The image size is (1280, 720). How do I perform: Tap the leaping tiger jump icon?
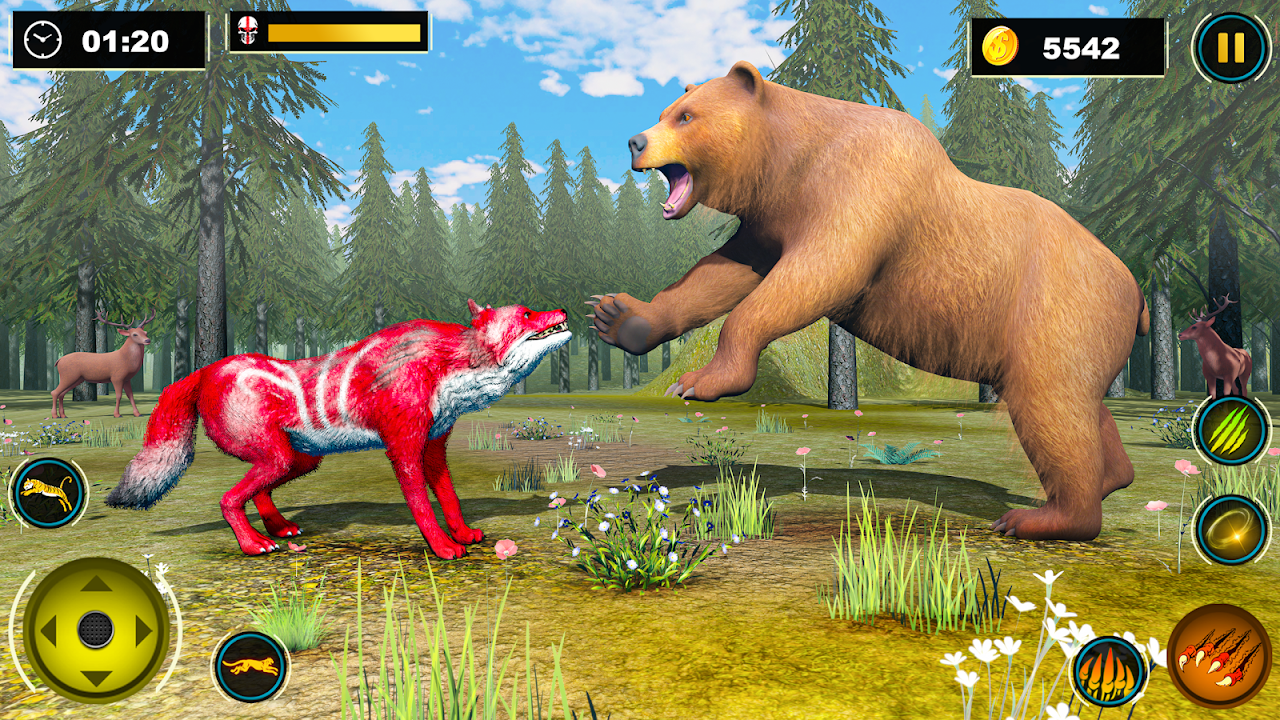(x=47, y=493)
